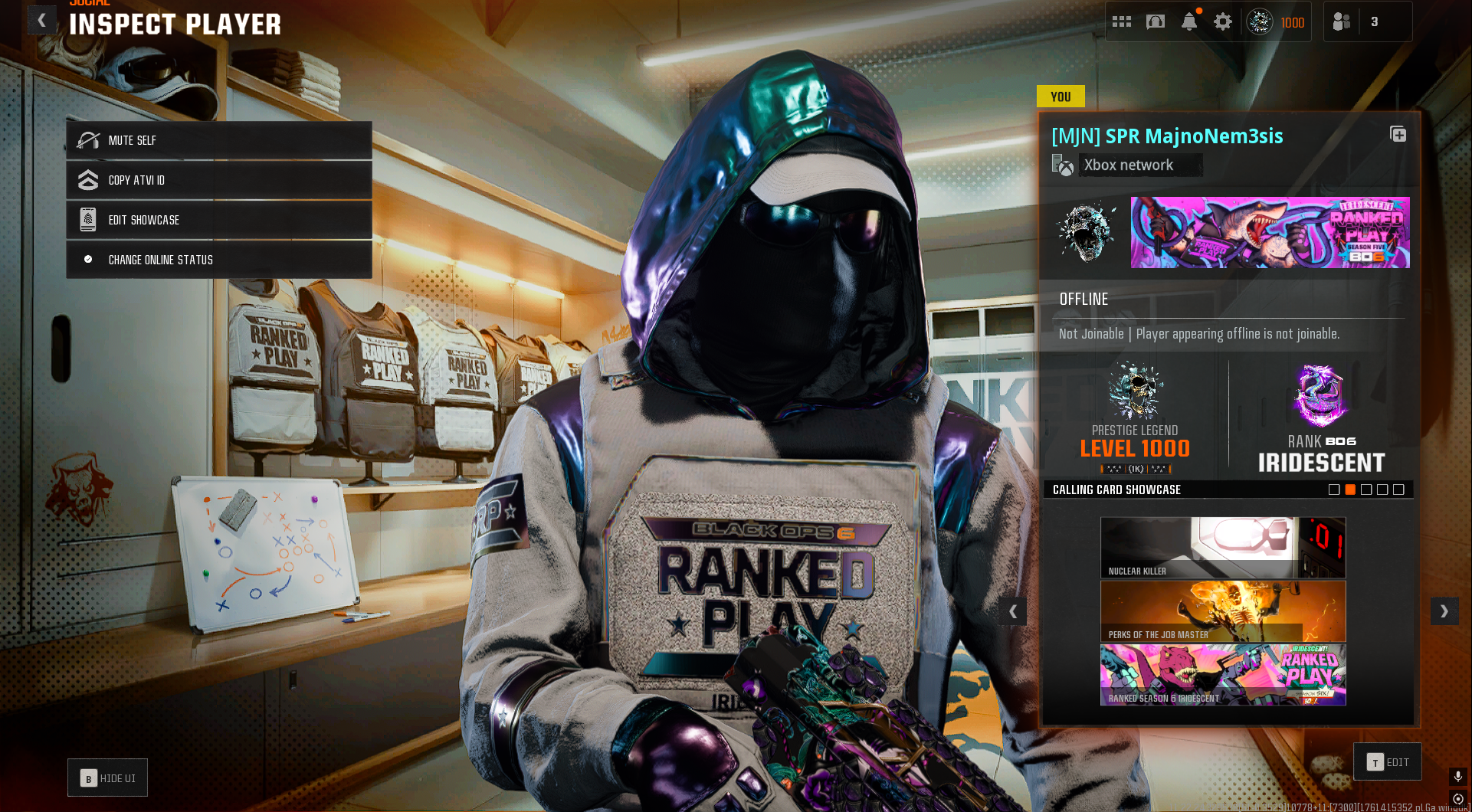This screenshot has height=812, width=1472.
Task: Select the Mute Self option
Action: click(x=219, y=140)
